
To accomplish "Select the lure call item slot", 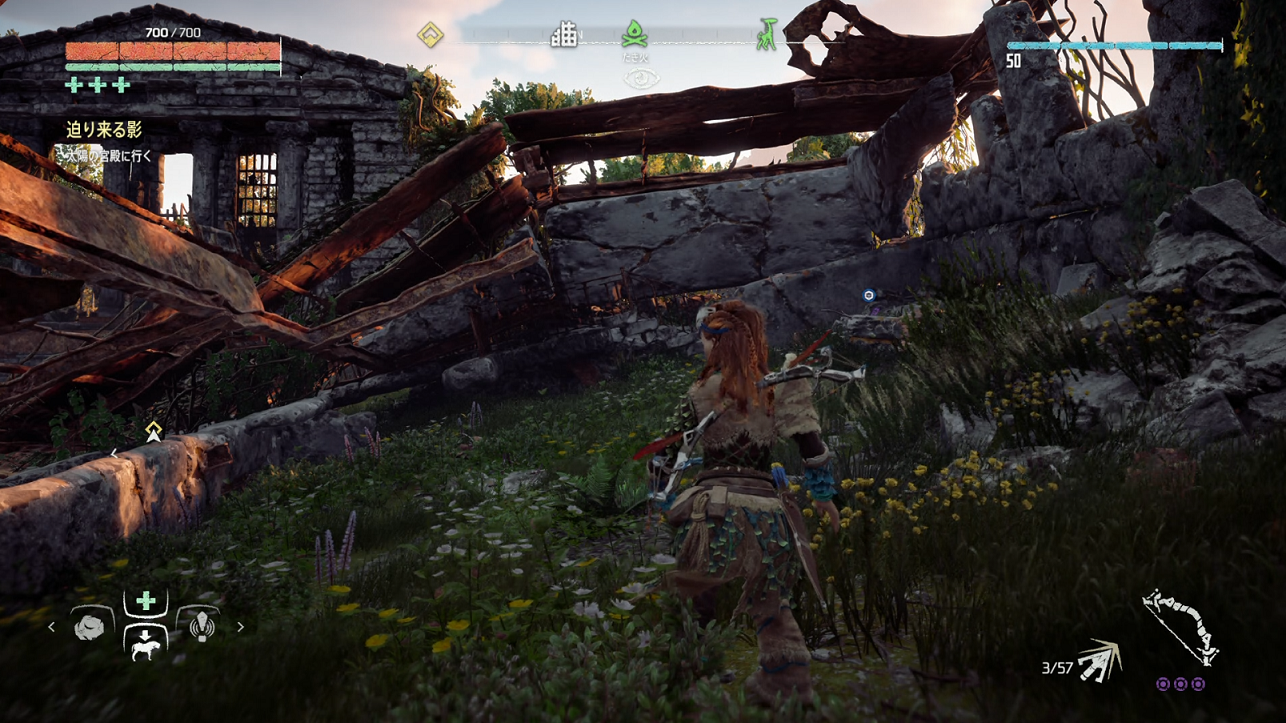I will (201, 626).
